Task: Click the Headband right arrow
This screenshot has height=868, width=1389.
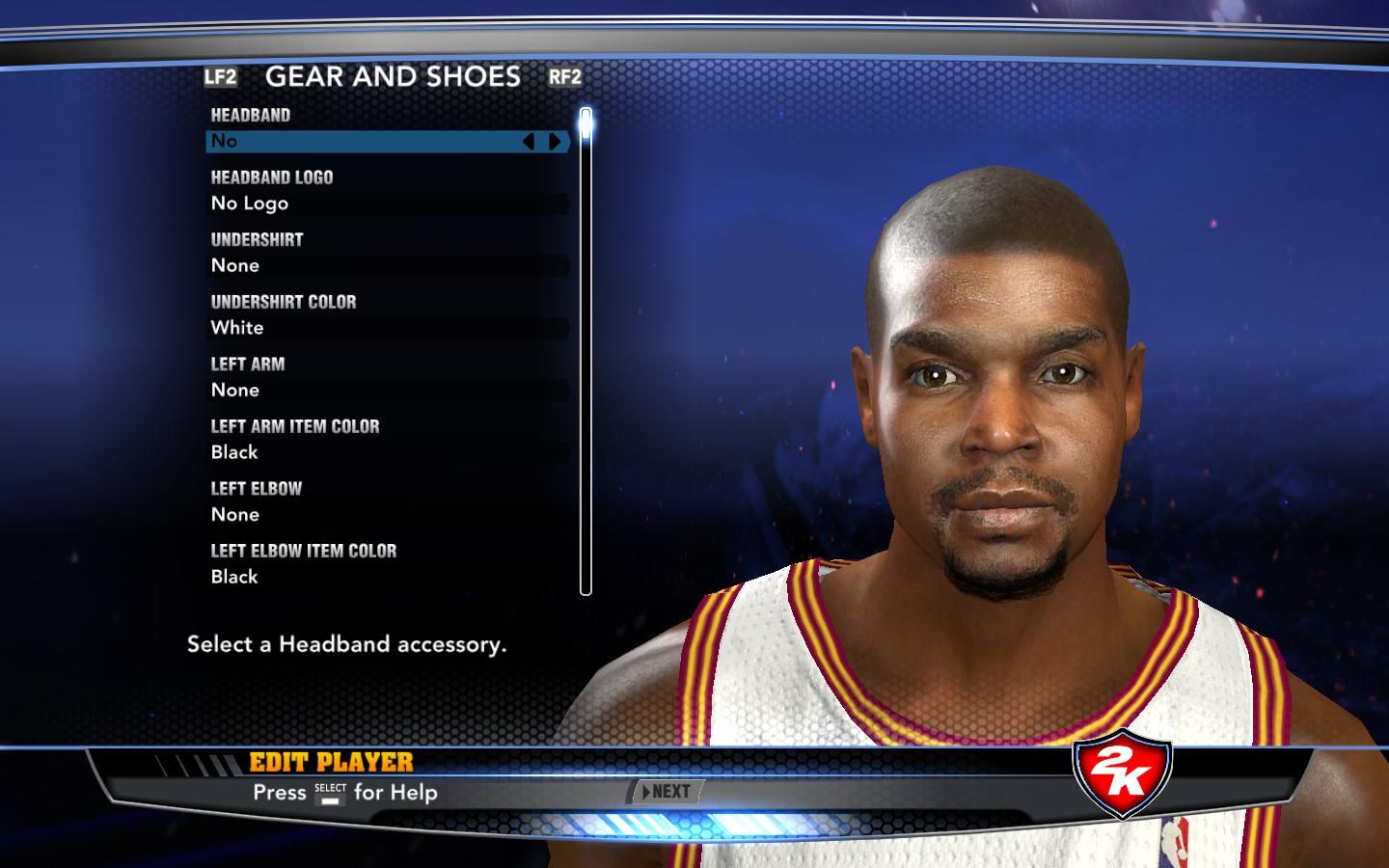Action: [555, 142]
